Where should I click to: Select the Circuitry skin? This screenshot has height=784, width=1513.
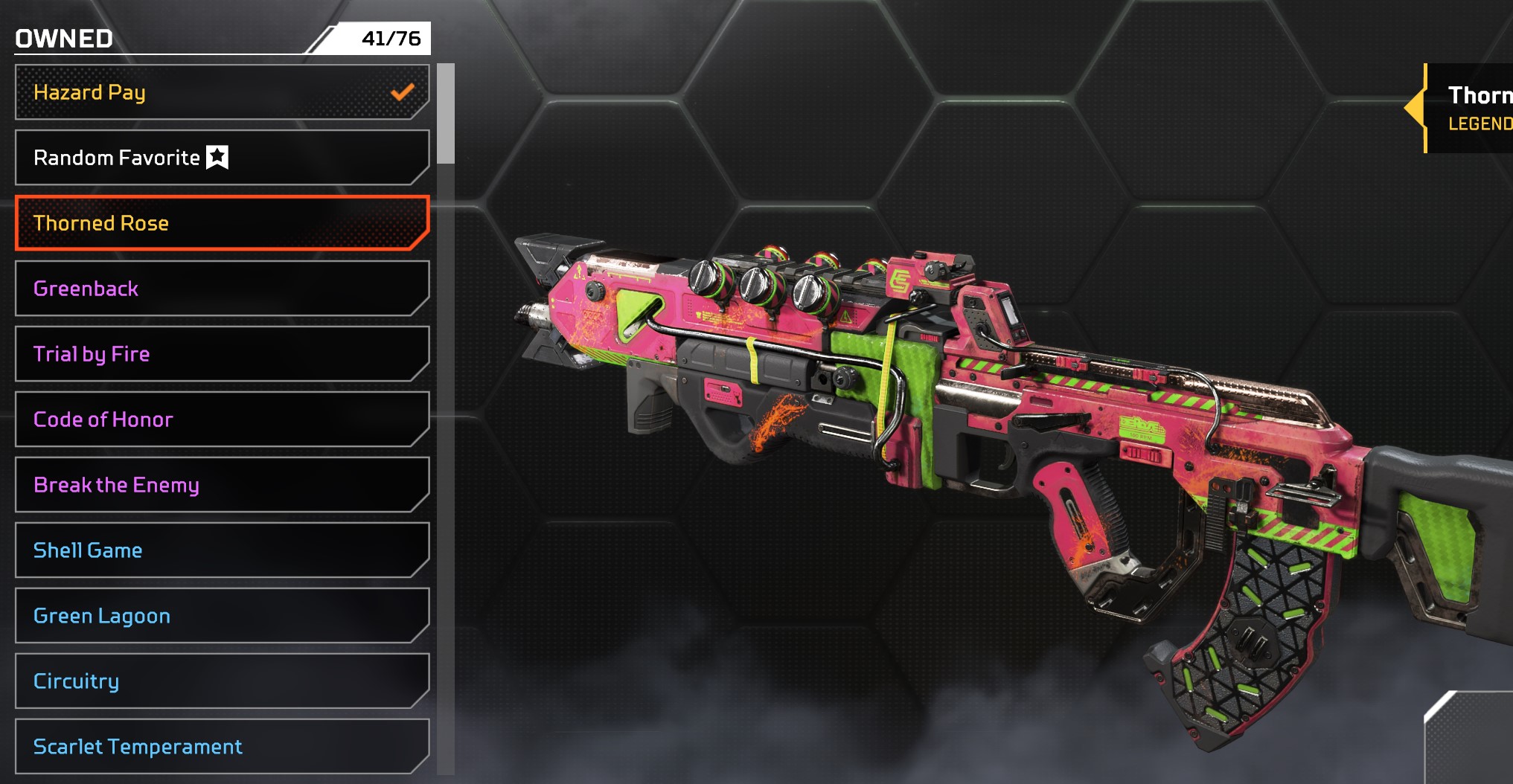(222, 681)
